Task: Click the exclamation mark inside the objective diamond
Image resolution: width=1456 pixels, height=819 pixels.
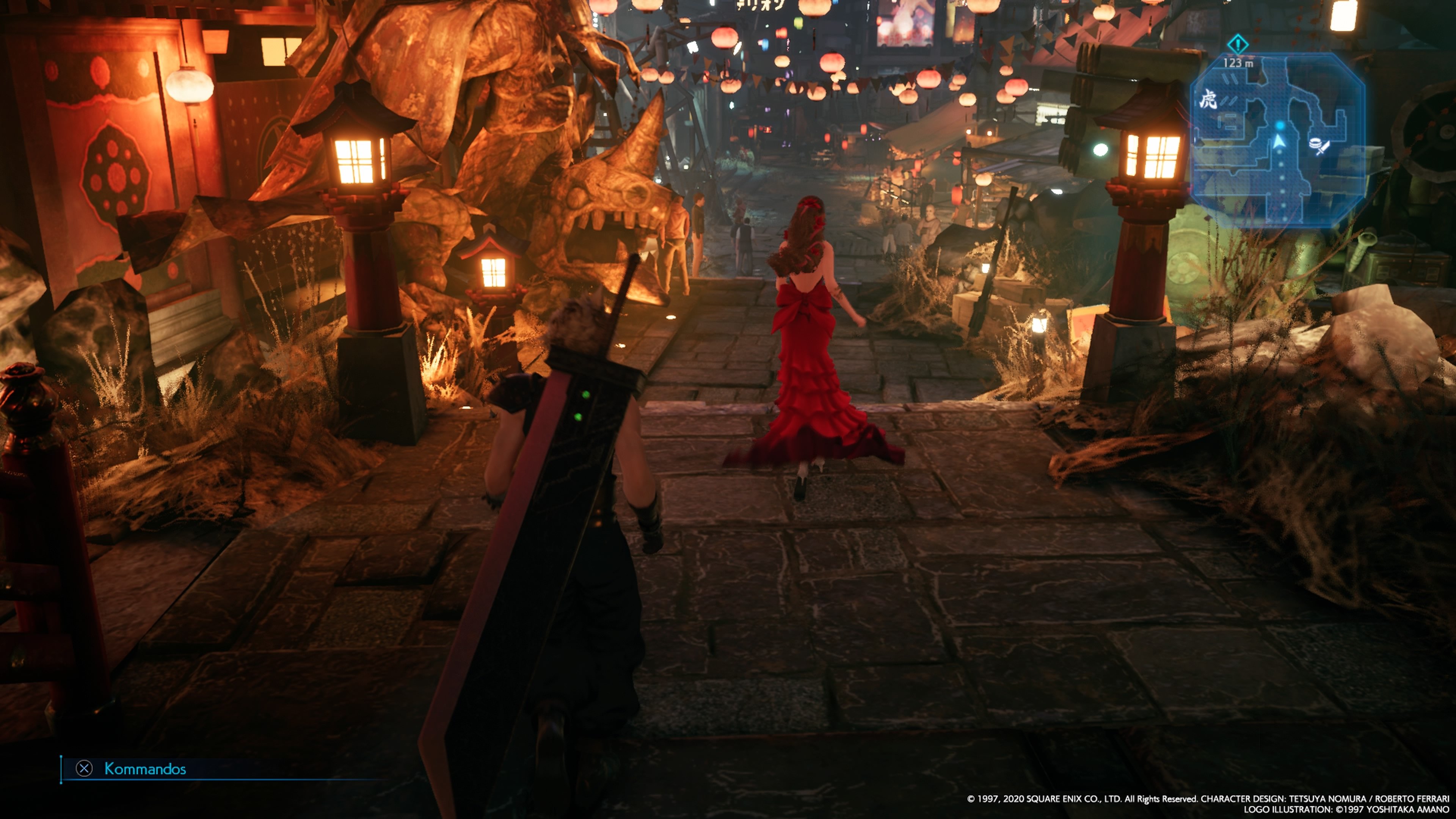Action: (x=1238, y=44)
